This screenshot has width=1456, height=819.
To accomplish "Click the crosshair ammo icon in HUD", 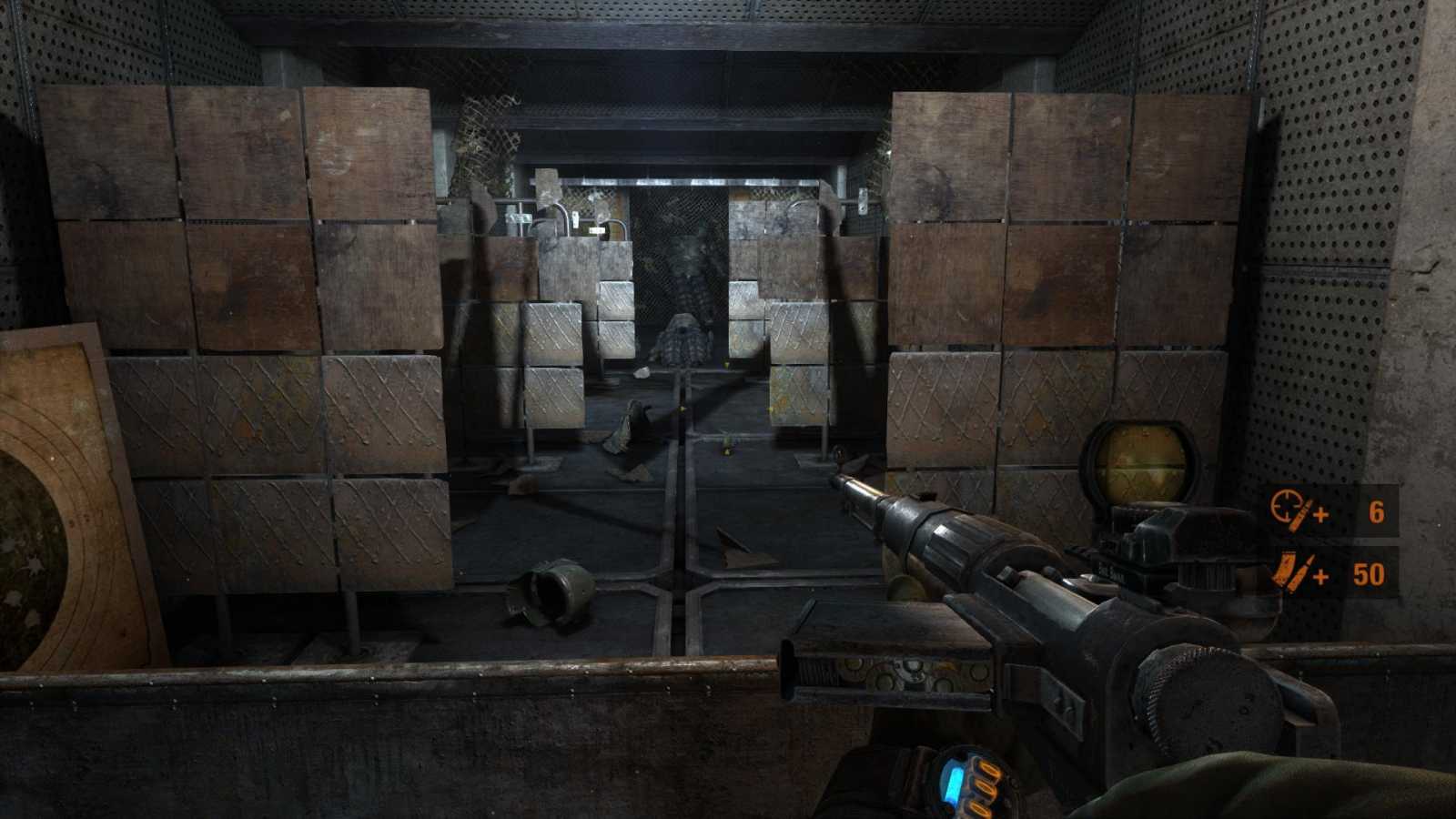I will (x=1287, y=506).
